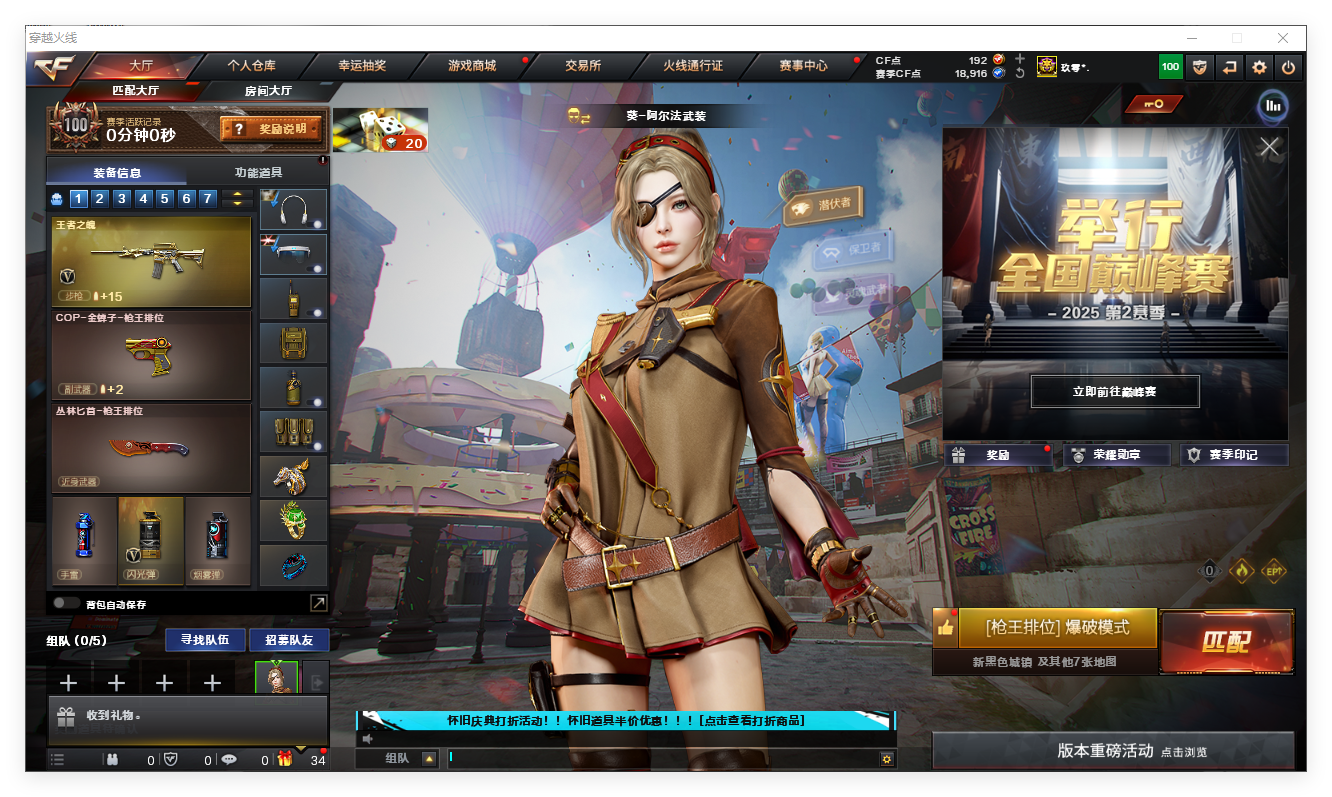The image size is (1332, 797).
Task: Start matchmaking with the 匹配 button
Action: (x=1226, y=641)
